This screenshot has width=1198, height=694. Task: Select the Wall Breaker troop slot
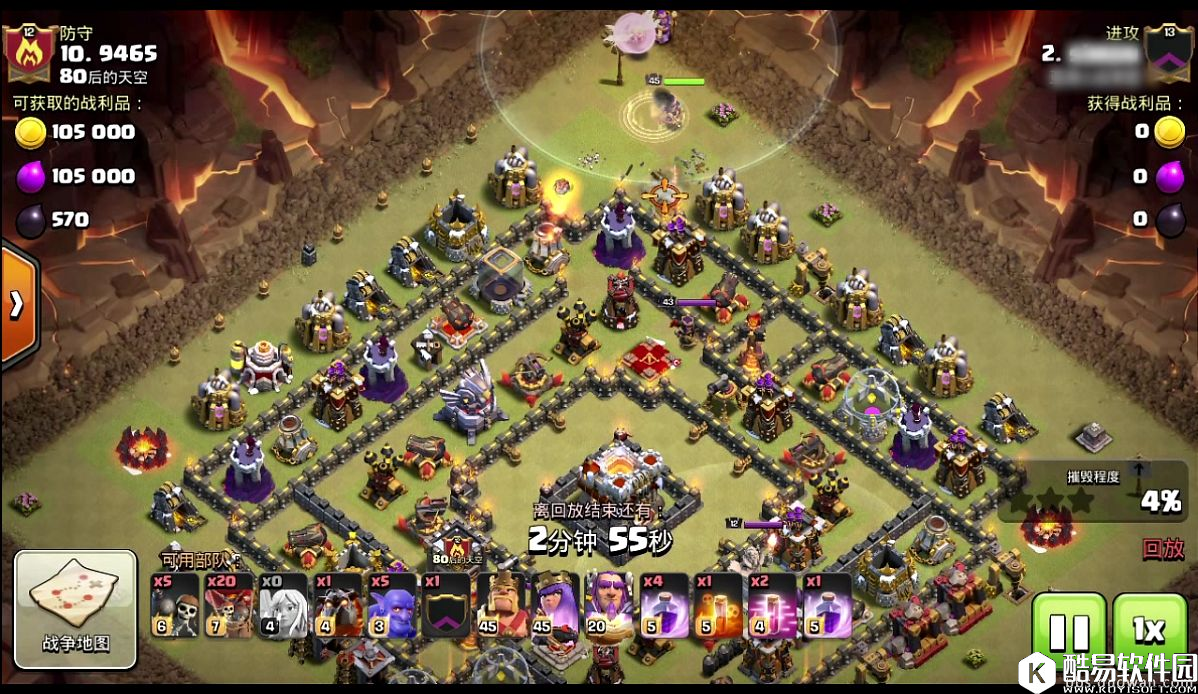tap(174, 606)
